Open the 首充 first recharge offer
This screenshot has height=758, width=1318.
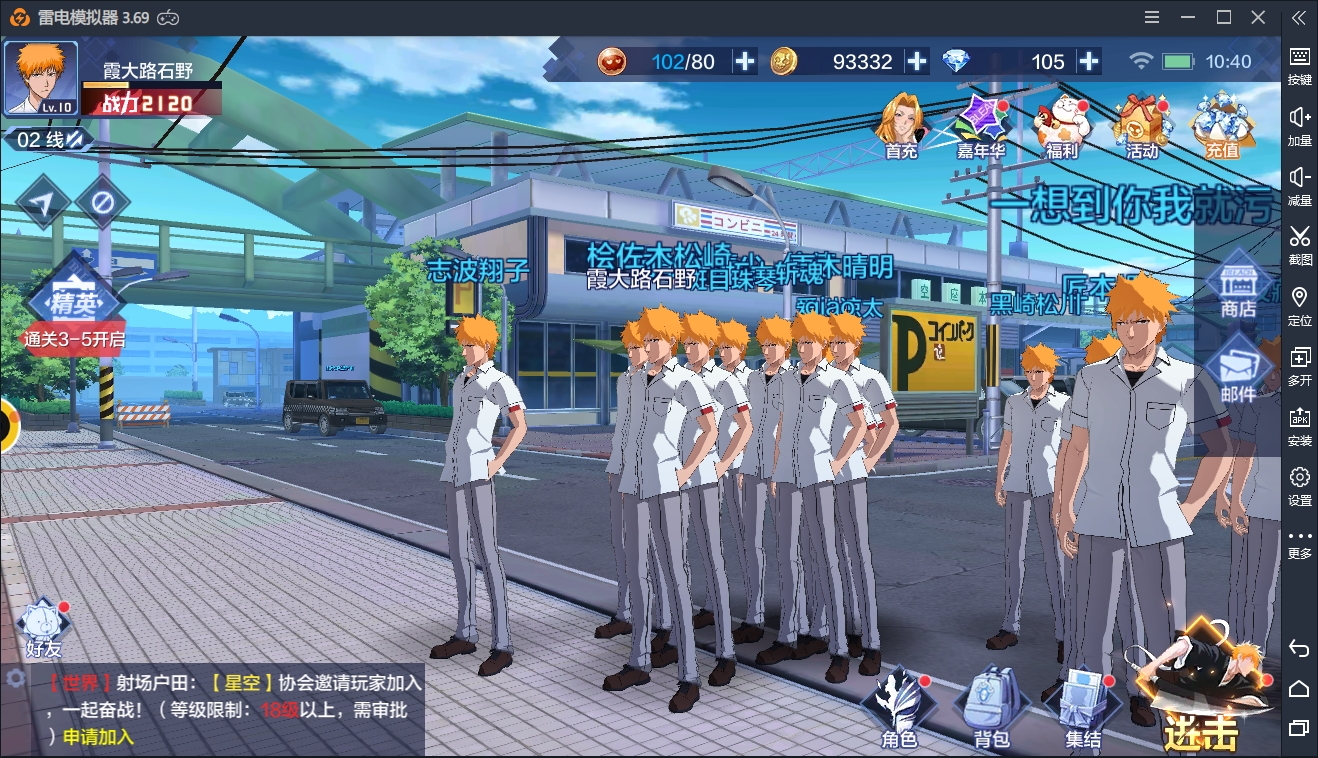(901, 125)
